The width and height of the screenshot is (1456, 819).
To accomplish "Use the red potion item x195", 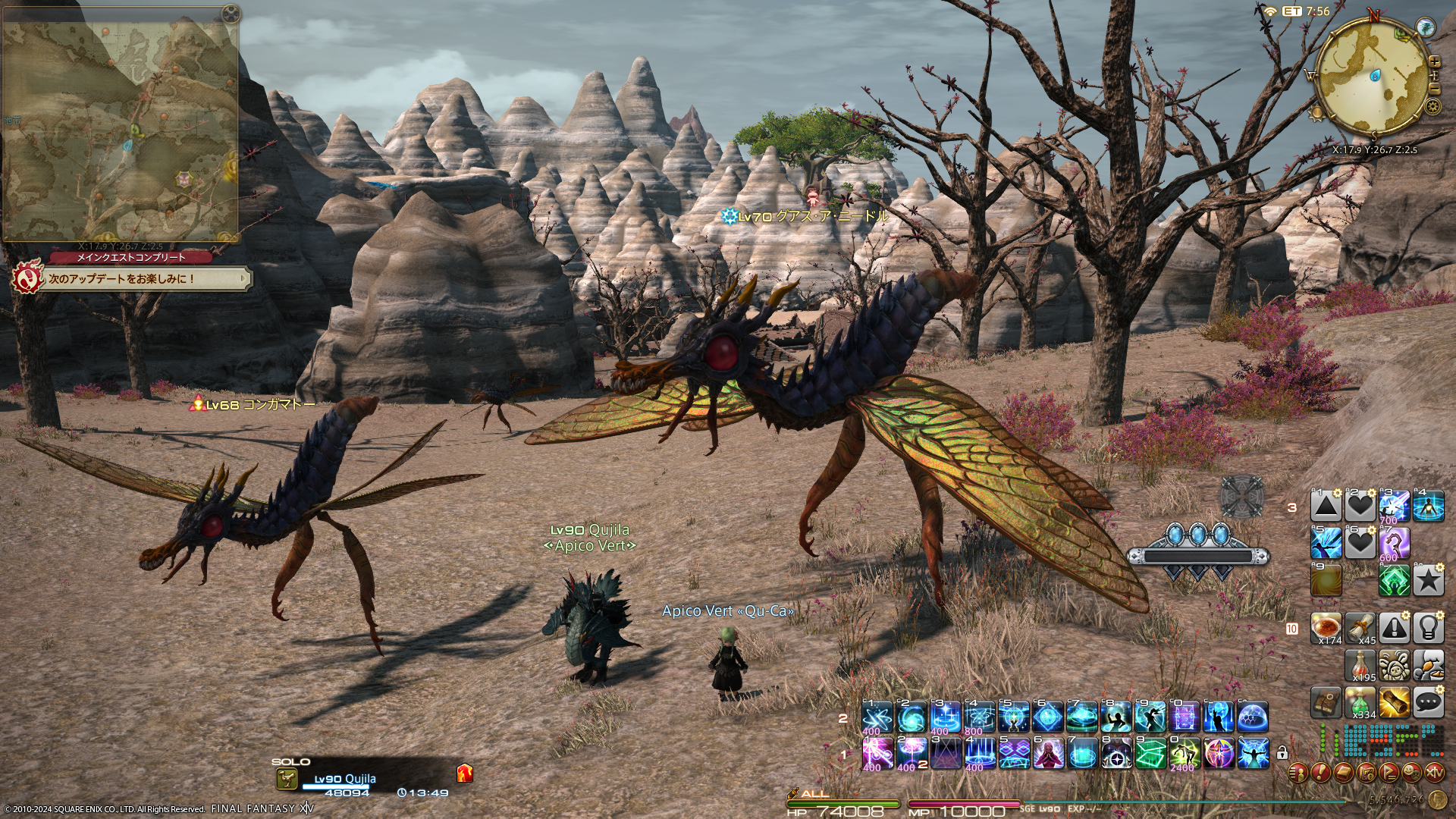I will coord(1360,665).
